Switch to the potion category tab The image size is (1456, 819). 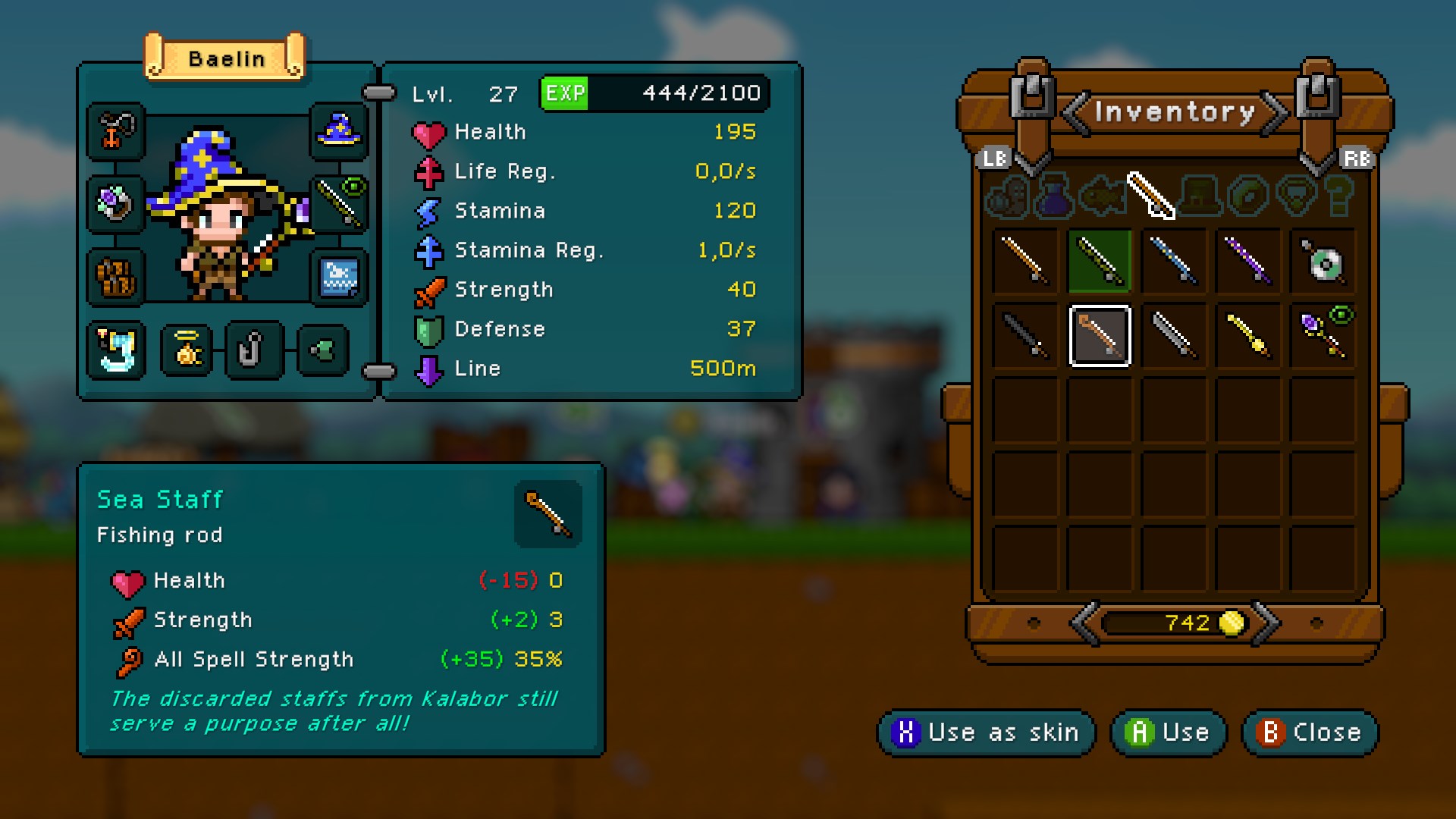pyautogui.click(x=1055, y=196)
